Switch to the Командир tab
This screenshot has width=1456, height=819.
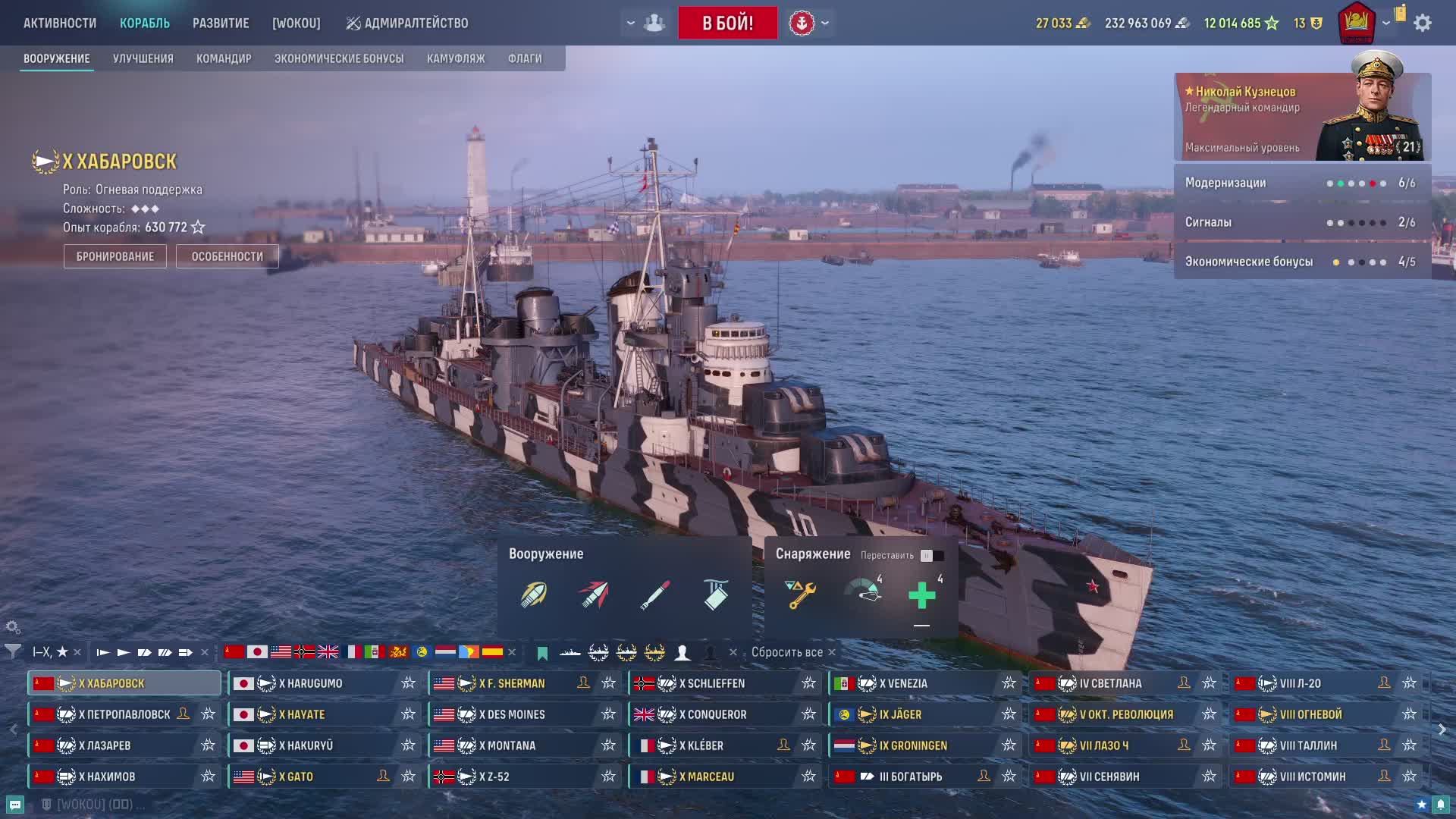224,58
